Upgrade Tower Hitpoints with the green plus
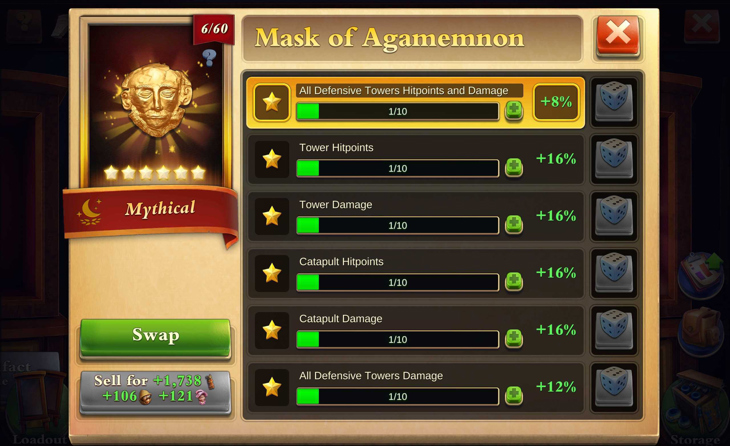The width and height of the screenshot is (730, 446). [514, 167]
